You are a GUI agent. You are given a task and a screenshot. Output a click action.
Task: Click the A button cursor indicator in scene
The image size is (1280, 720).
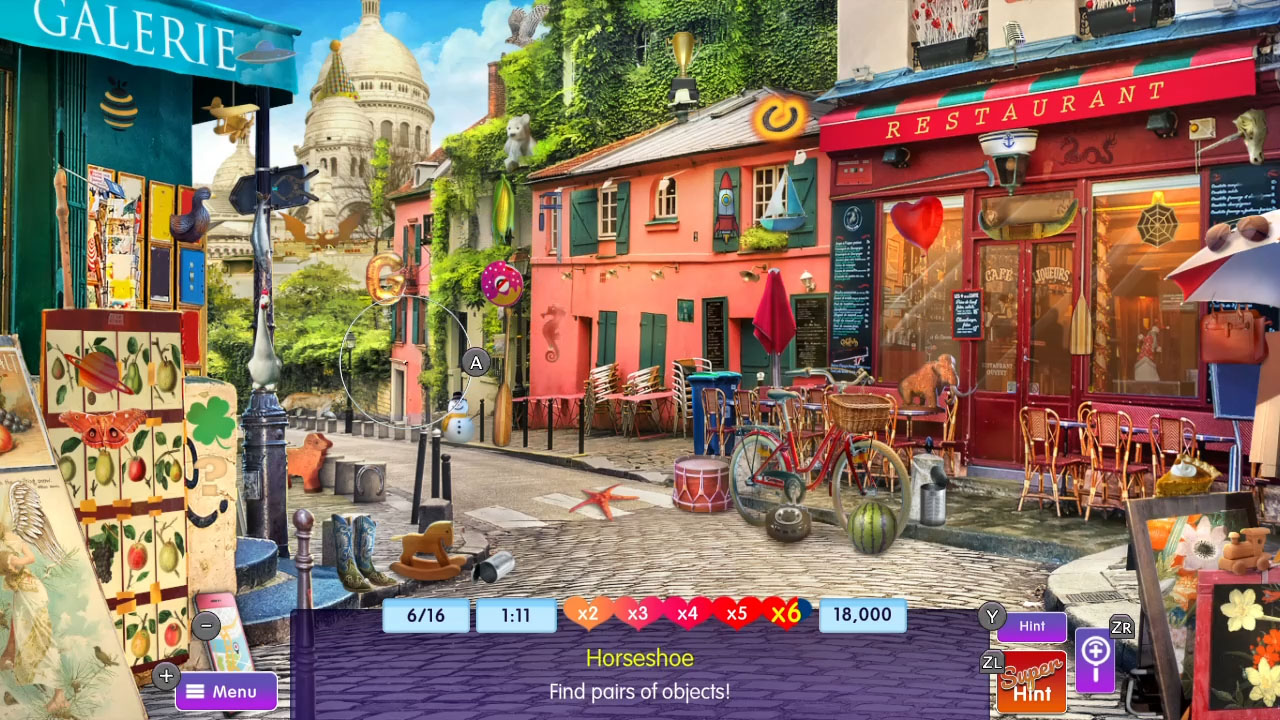point(475,363)
